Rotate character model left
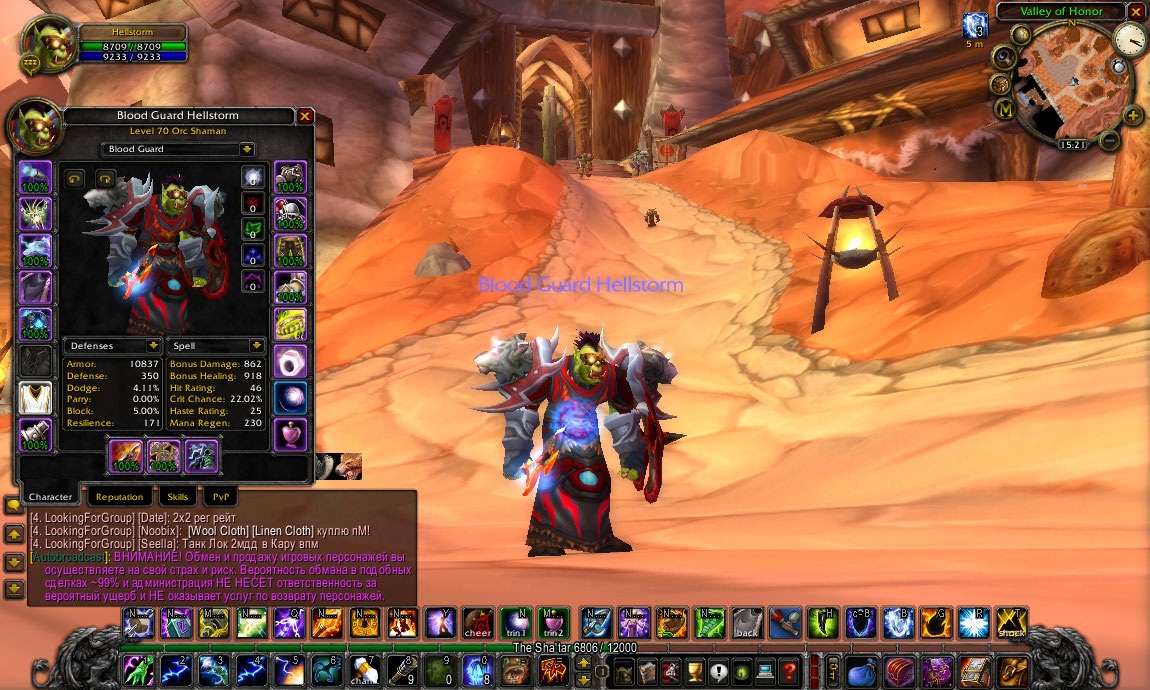The image size is (1150, 690). click(74, 179)
